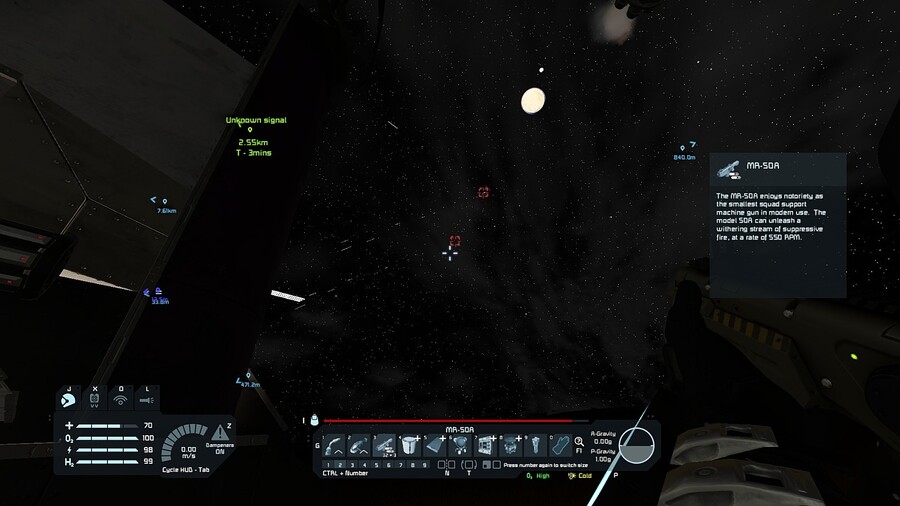Toggle the broadcasting signal icon
Screen dimensions: 900x506
[x=121, y=401]
